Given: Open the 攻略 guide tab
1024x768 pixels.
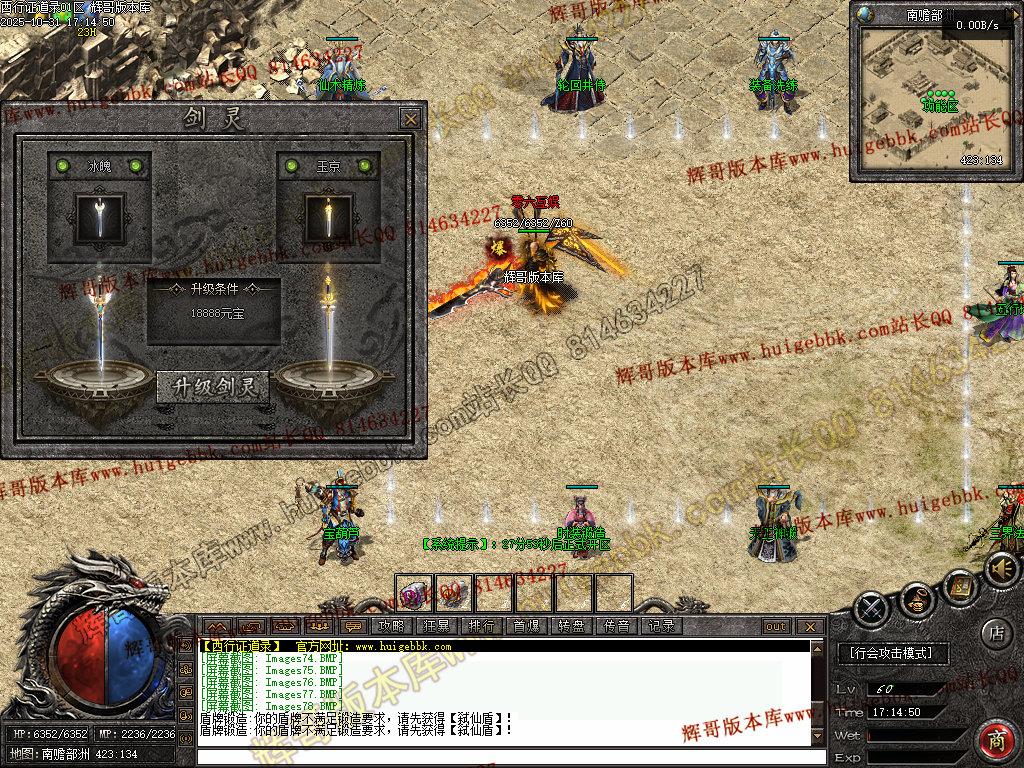Looking at the screenshot, I should click(x=391, y=626).
